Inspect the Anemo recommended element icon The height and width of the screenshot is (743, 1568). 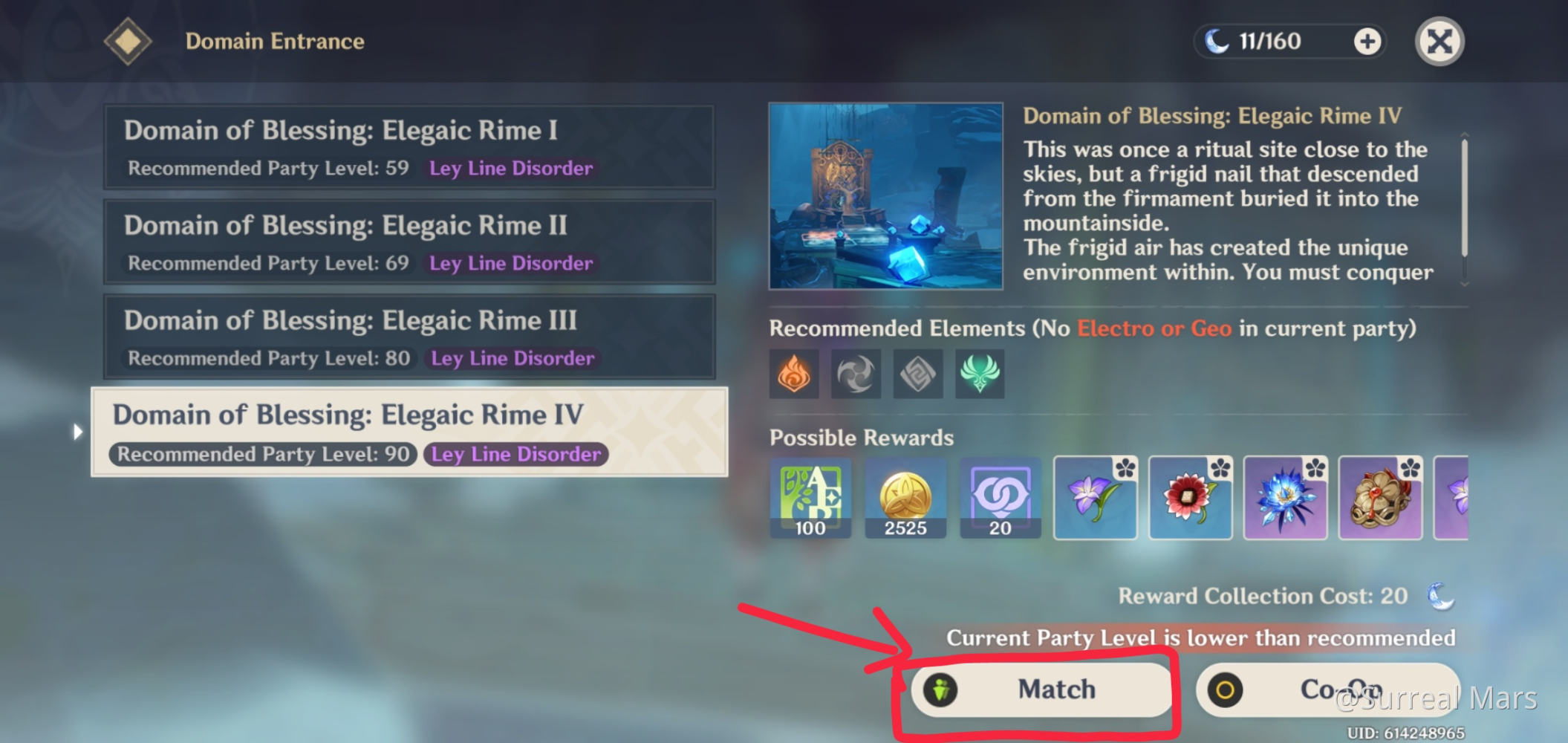[856, 374]
